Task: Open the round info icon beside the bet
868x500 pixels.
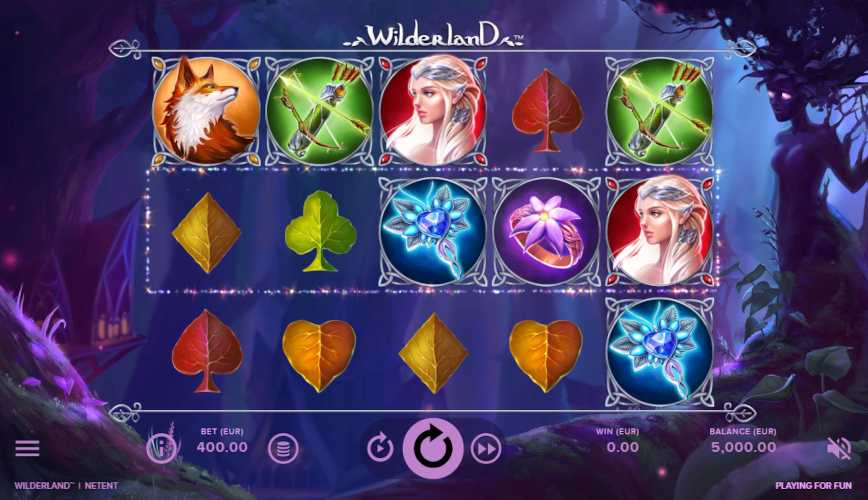Action: pos(161,448)
